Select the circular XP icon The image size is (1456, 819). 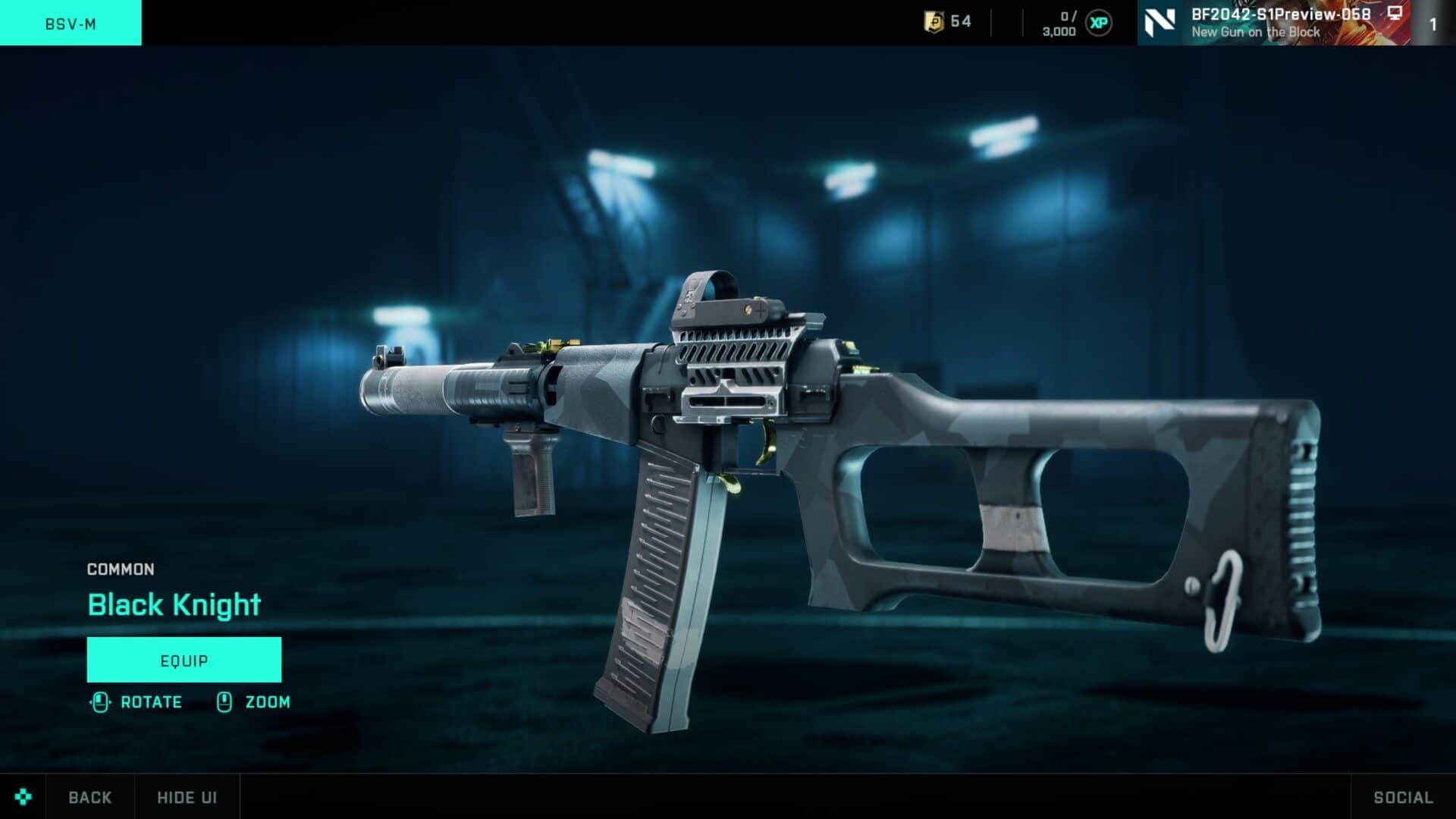[1101, 23]
